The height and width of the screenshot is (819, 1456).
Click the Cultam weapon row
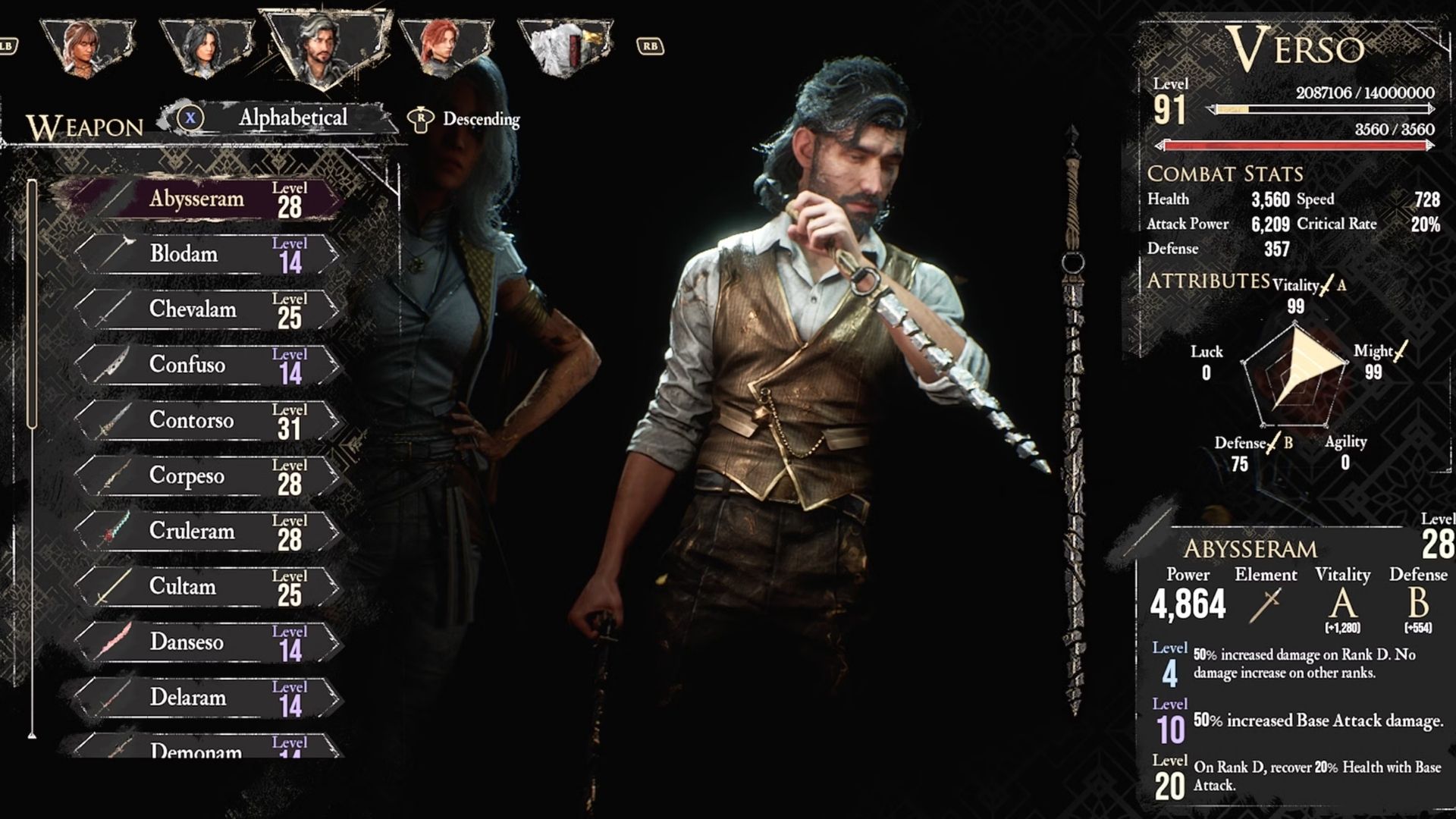point(205,586)
